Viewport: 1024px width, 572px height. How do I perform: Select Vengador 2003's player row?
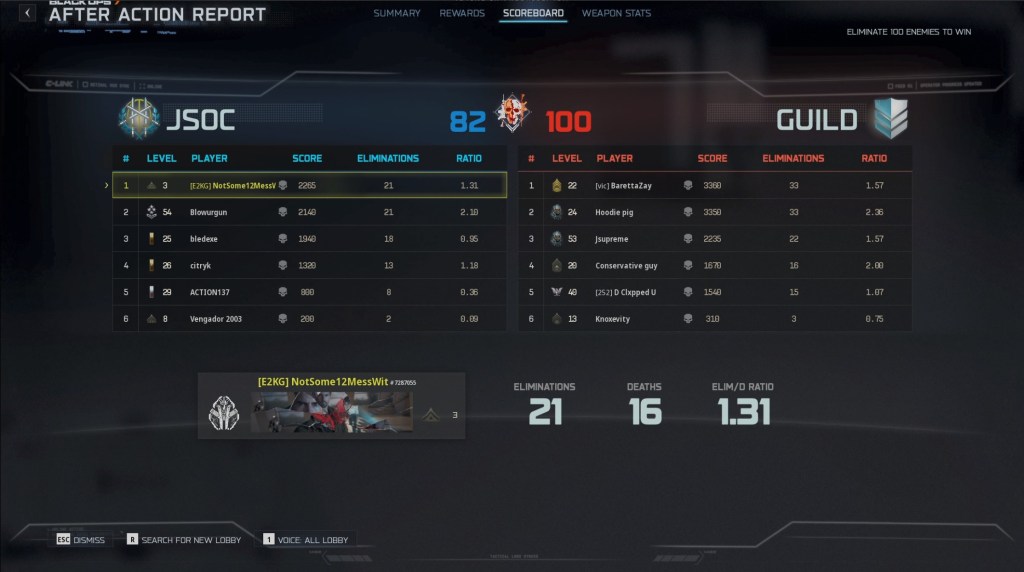(x=309, y=319)
